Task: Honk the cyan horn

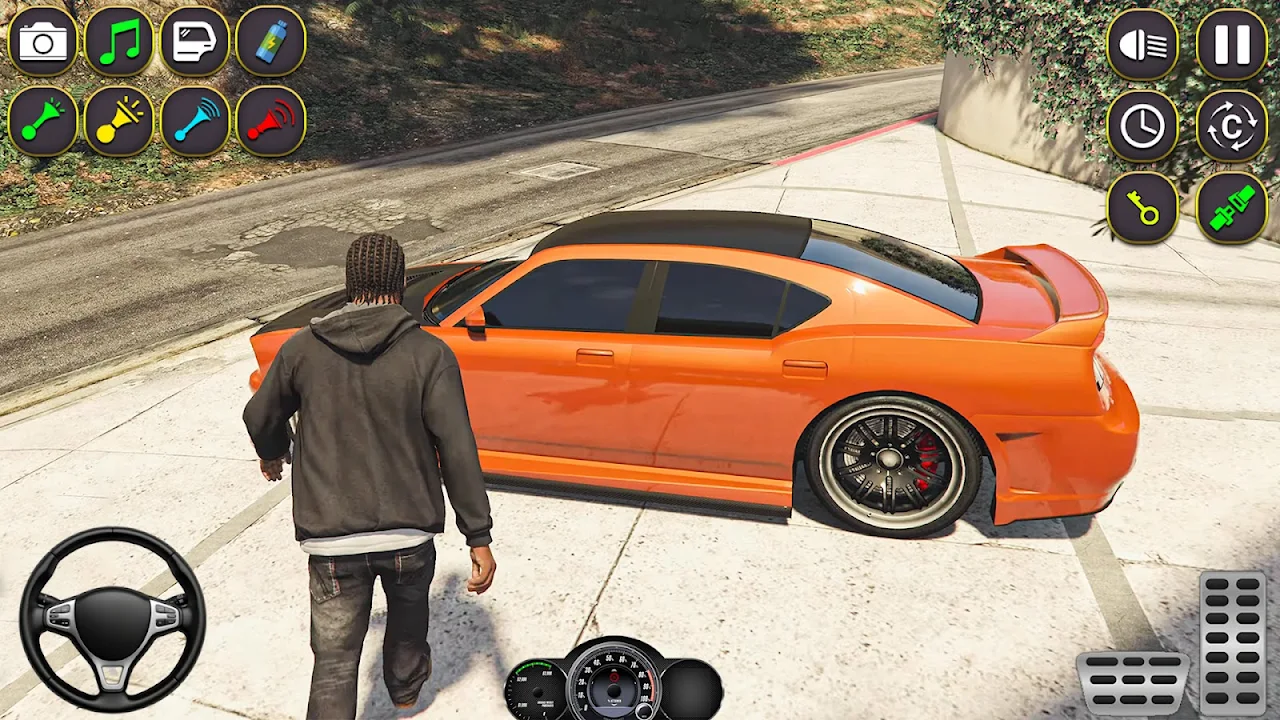Action: [195, 121]
